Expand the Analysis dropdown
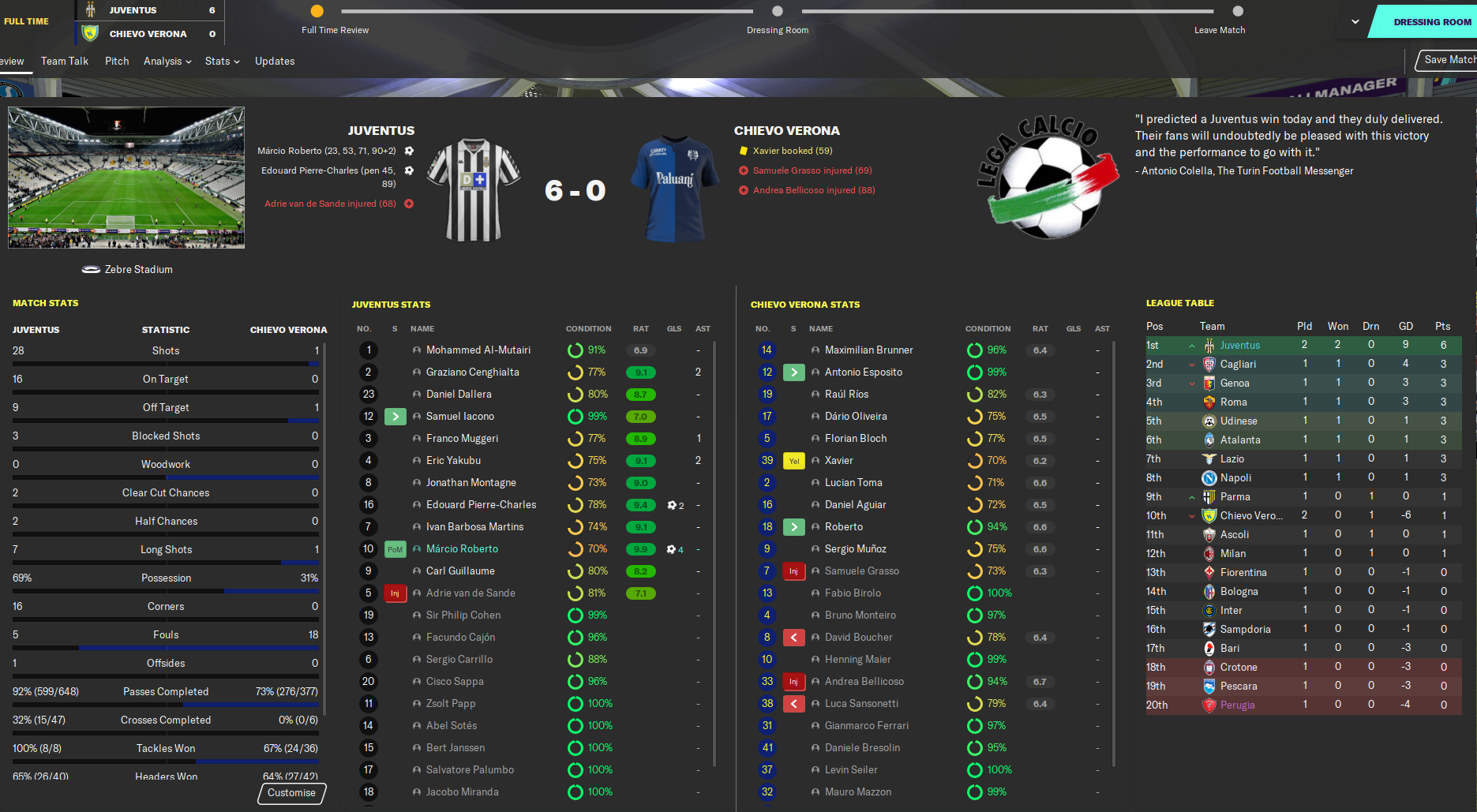Image resolution: width=1477 pixels, height=812 pixels. point(167,61)
